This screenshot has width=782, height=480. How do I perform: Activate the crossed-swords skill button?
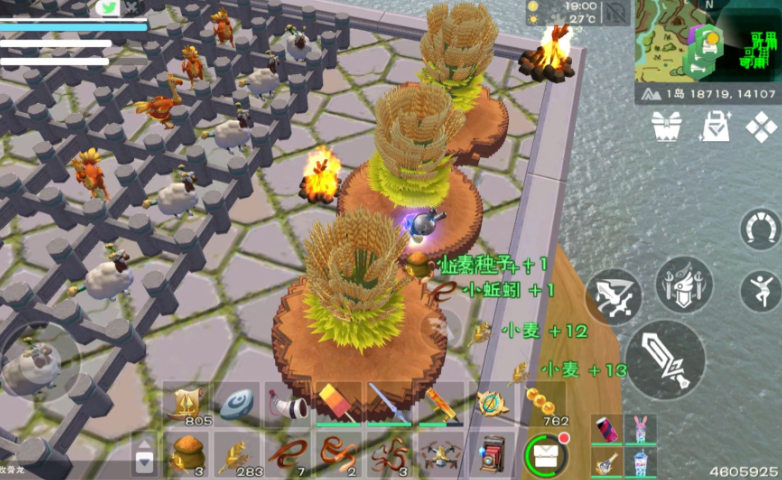click(x=612, y=296)
